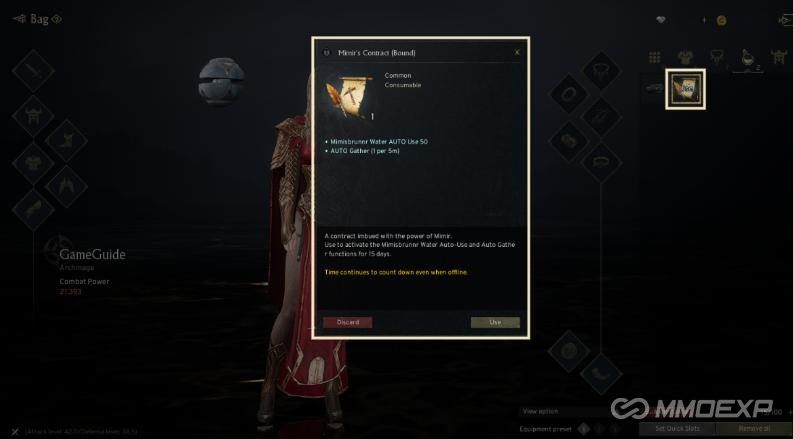Select the sword weapon equipment slot
This screenshot has height=439, width=793.
point(32,72)
